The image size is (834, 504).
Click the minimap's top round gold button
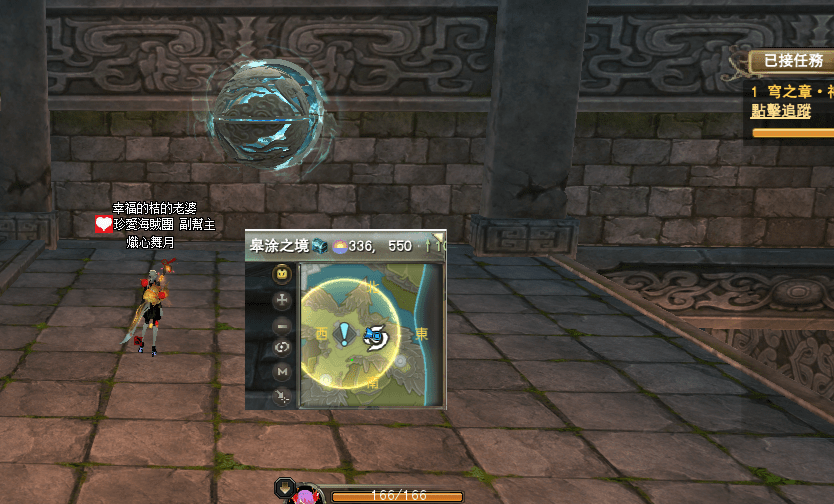click(x=282, y=273)
